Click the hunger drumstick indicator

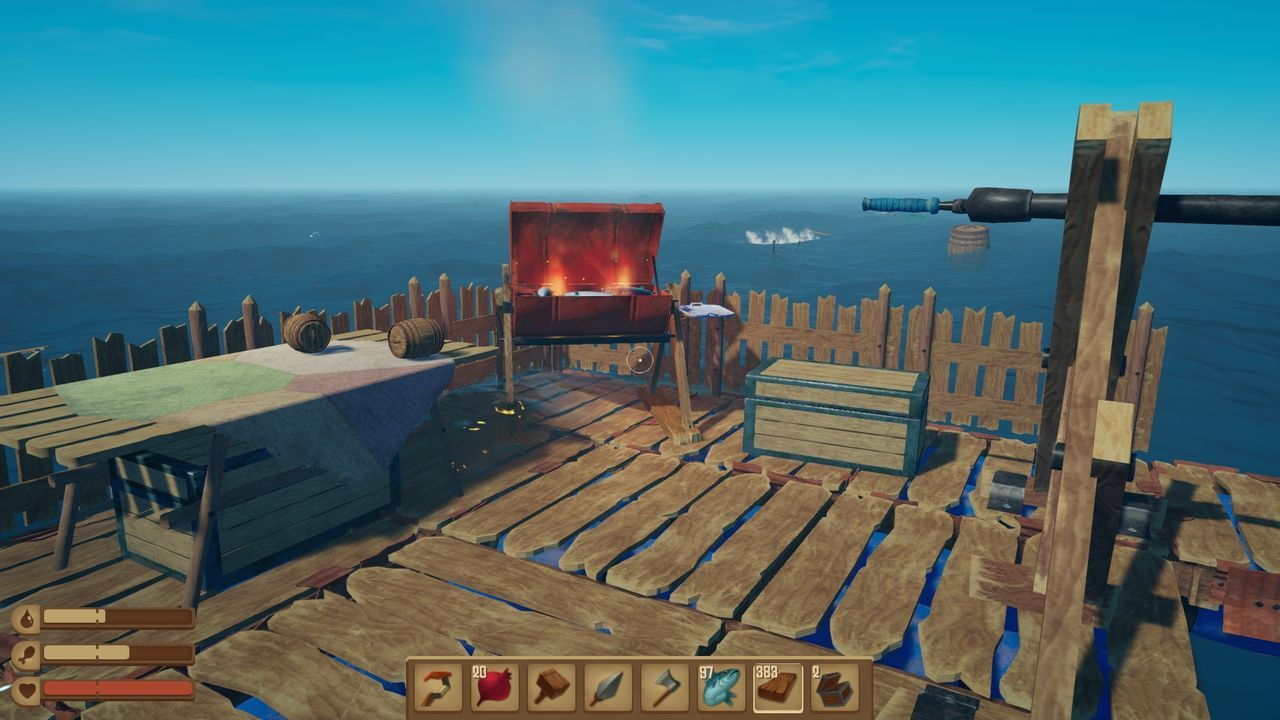(x=27, y=655)
